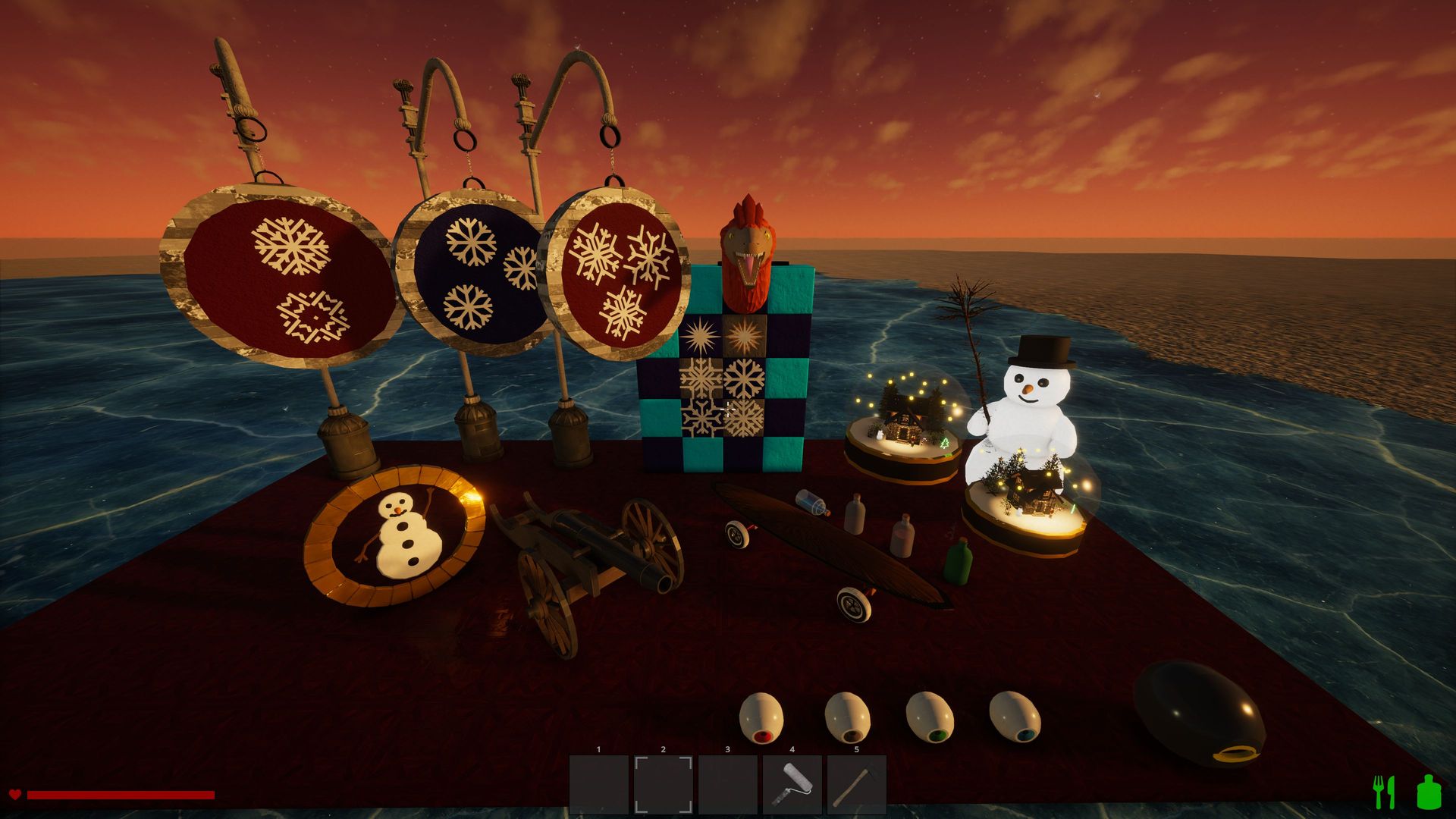The height and width of the screenshot is (819, 1456).
Task: Equip the wooden-handled hammer in slot 5
Action: (857, 784)
